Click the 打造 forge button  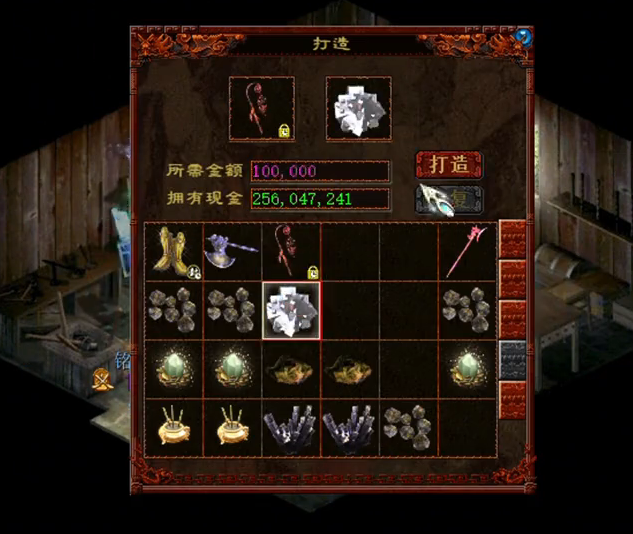pyautogui.click(x=449, y=164)
